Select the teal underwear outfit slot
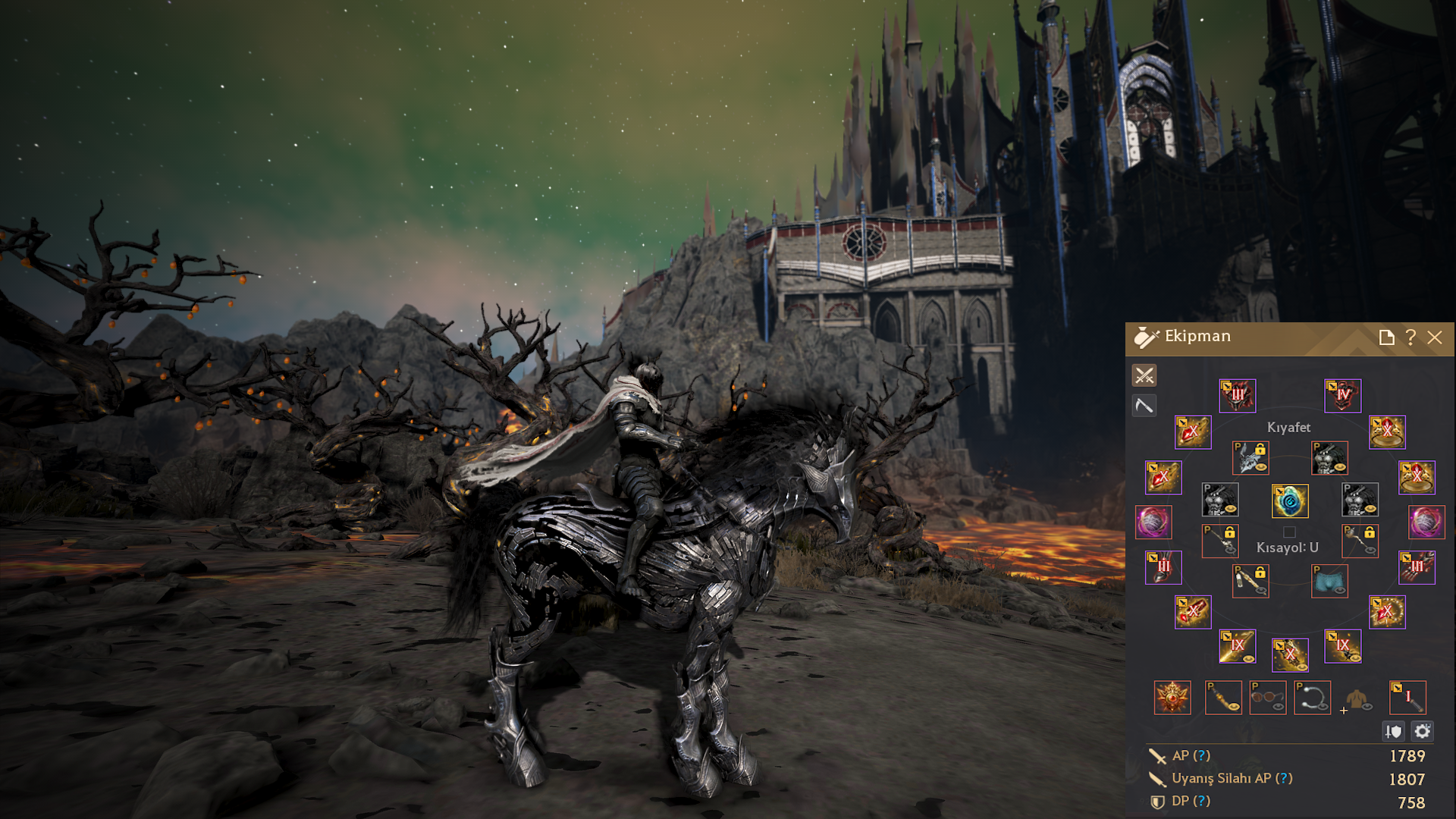1456x819 pixels. [1329, 582]
